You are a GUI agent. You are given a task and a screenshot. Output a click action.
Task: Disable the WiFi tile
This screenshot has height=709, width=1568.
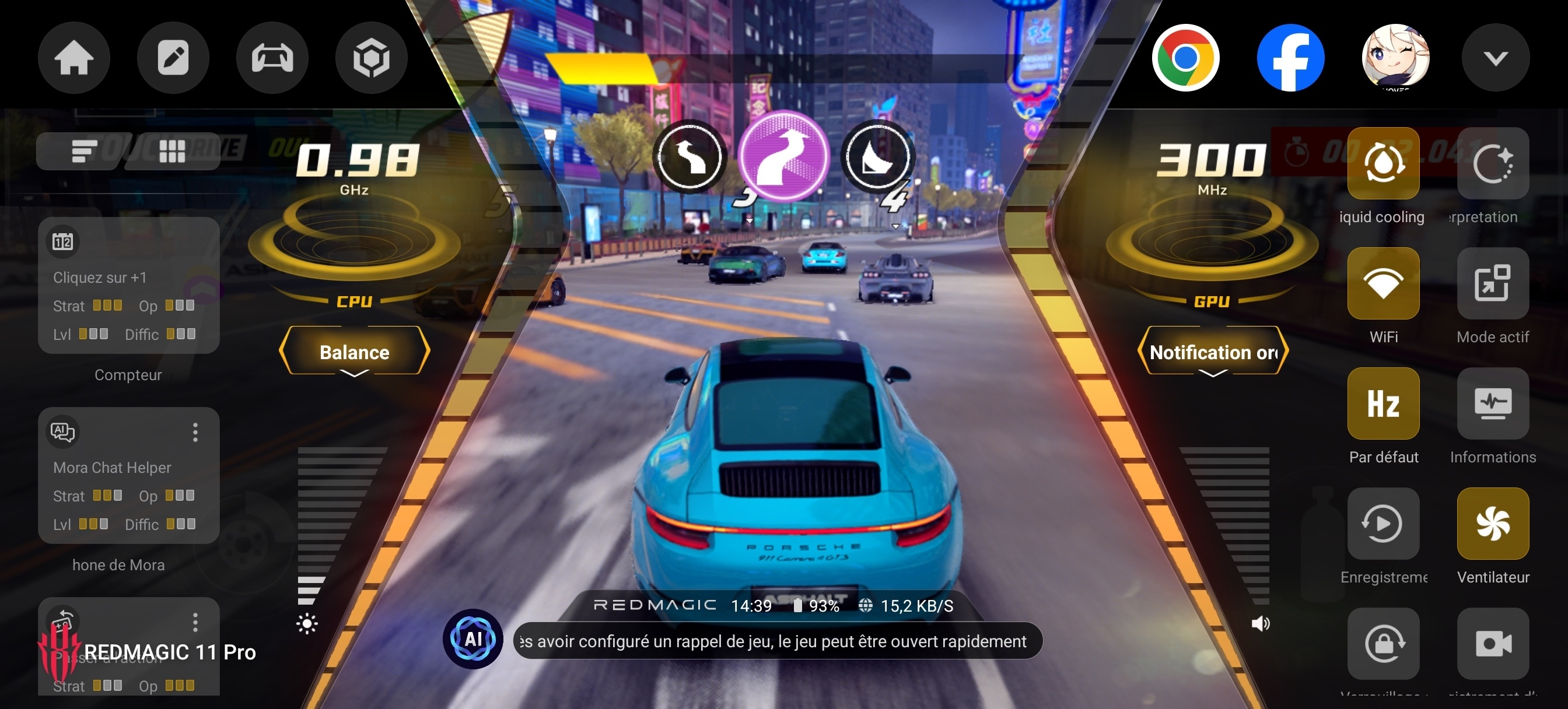point(1384,283)
